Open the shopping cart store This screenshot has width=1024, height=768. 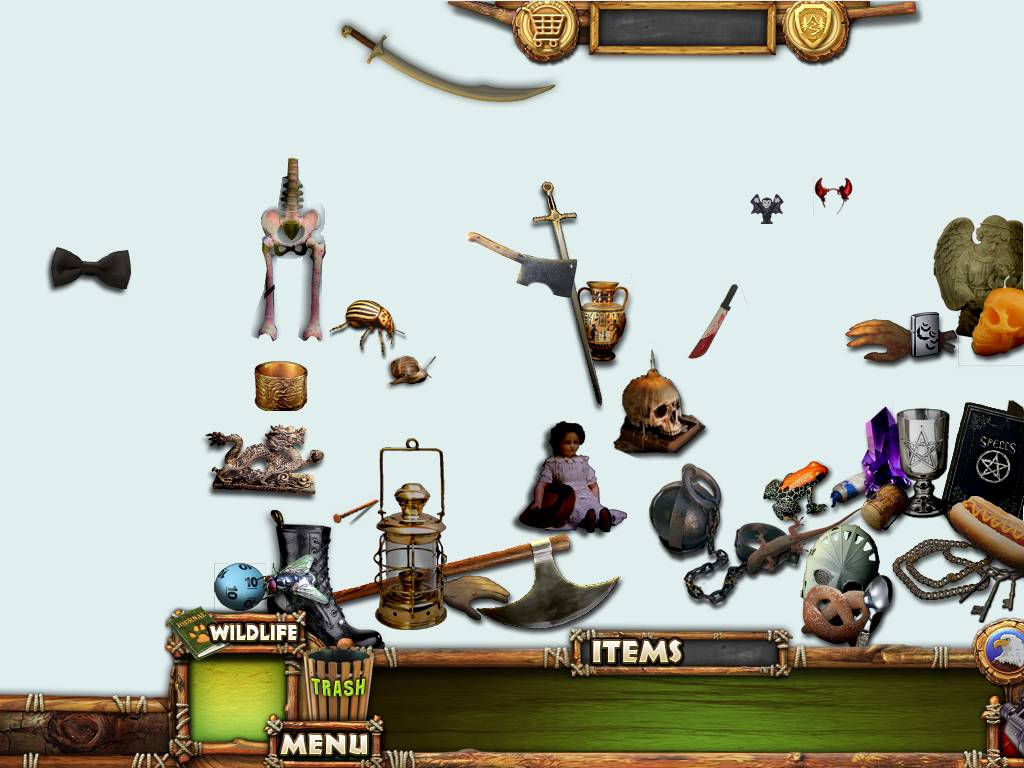[545, 27]
